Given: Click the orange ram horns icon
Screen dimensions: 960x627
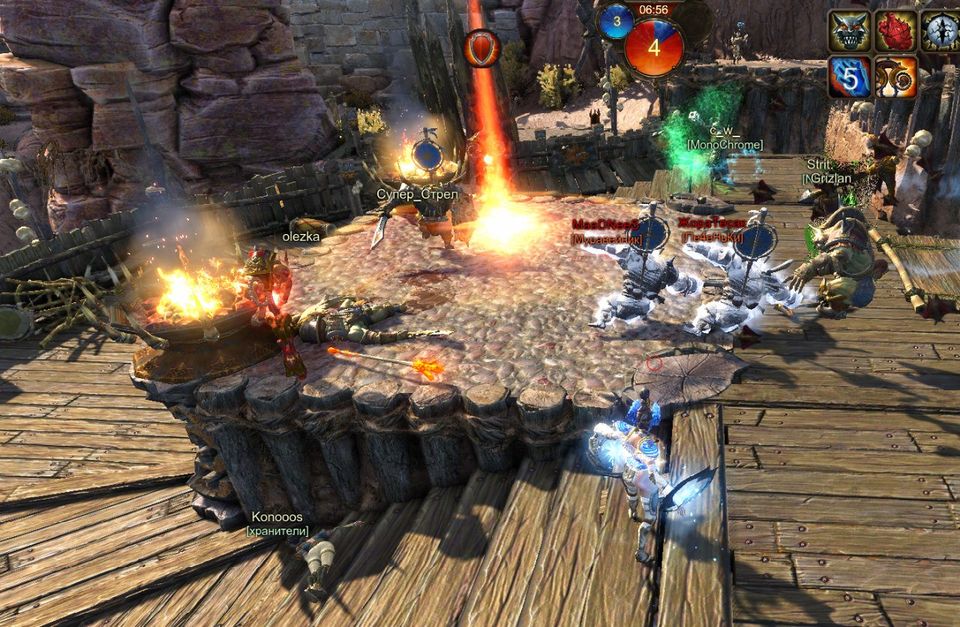Looking at the screenshot, I should 896,77.
